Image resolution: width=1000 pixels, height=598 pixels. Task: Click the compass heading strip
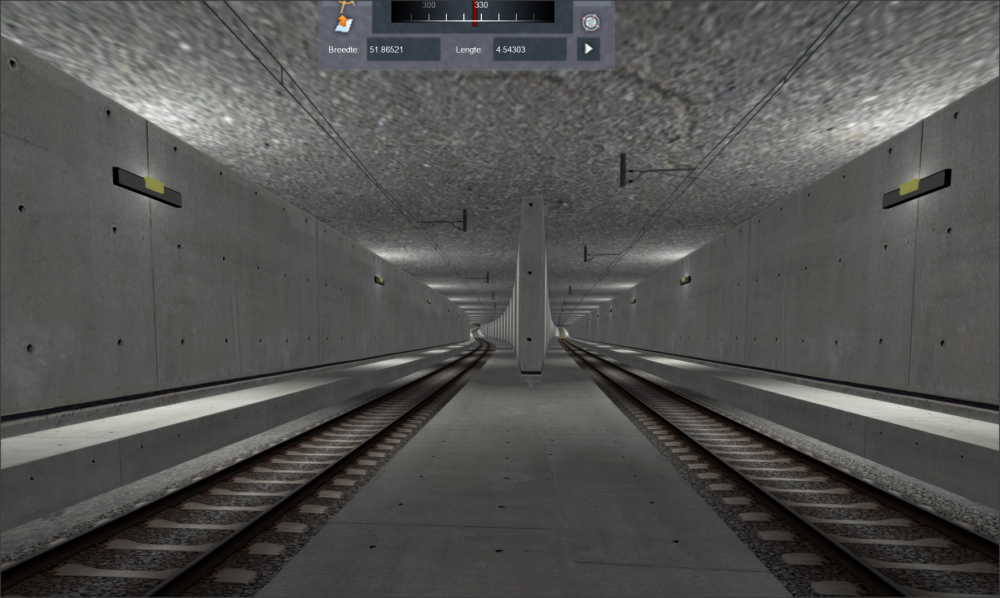[x=472, y=11]
